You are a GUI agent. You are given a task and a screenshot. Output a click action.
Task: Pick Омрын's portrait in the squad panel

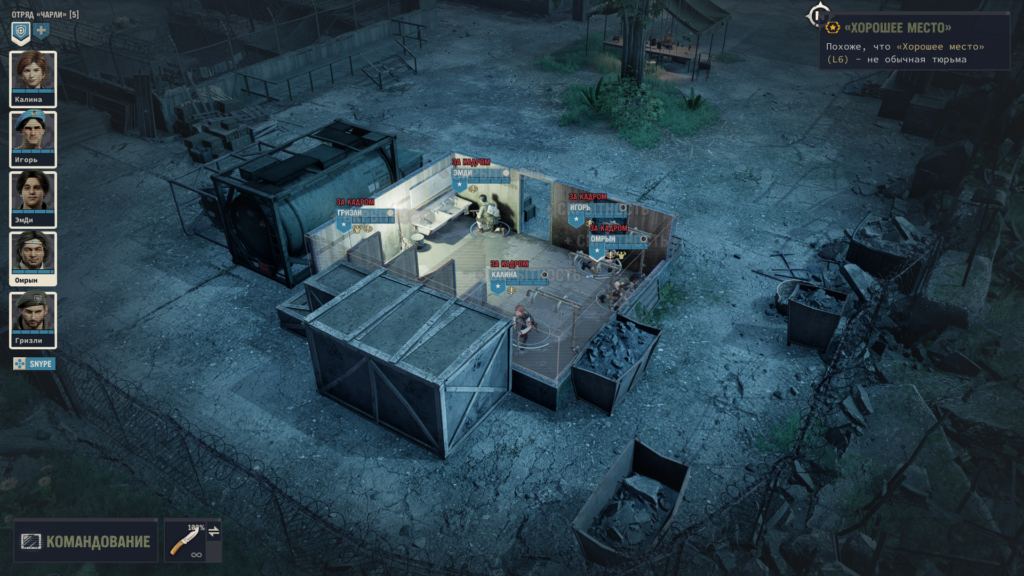33,255
